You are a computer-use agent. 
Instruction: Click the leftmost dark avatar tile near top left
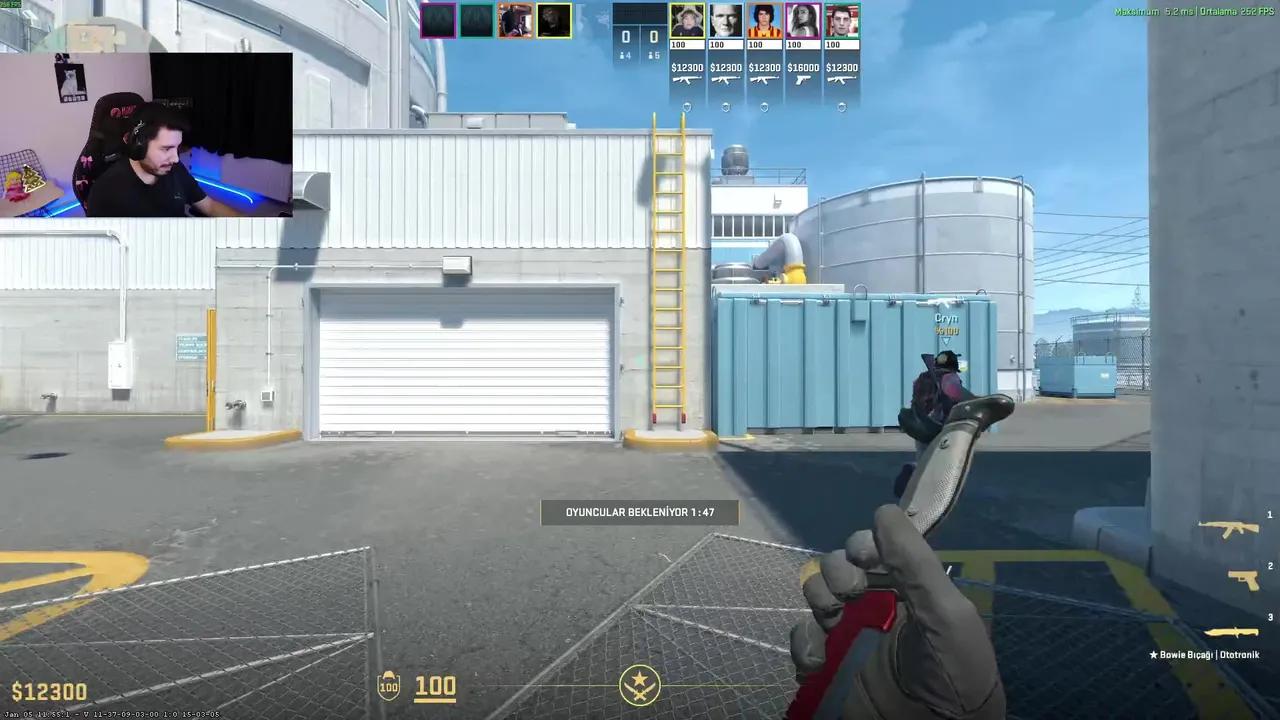coord(477,19)
